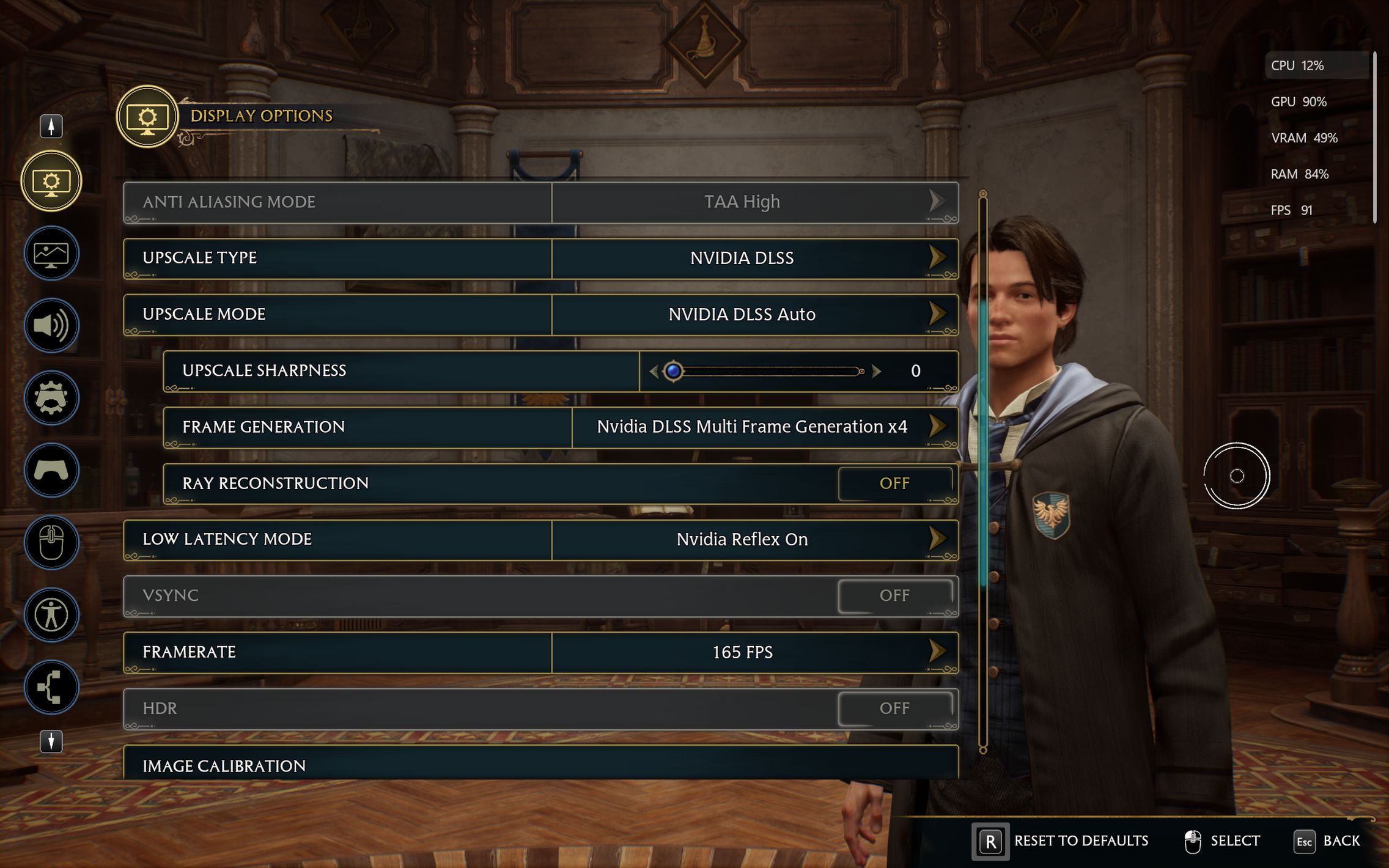Switch to the Graphics Options tab
Image resolution: width=1389 pixels, height=868 pixels.
[x=51, y=253]
